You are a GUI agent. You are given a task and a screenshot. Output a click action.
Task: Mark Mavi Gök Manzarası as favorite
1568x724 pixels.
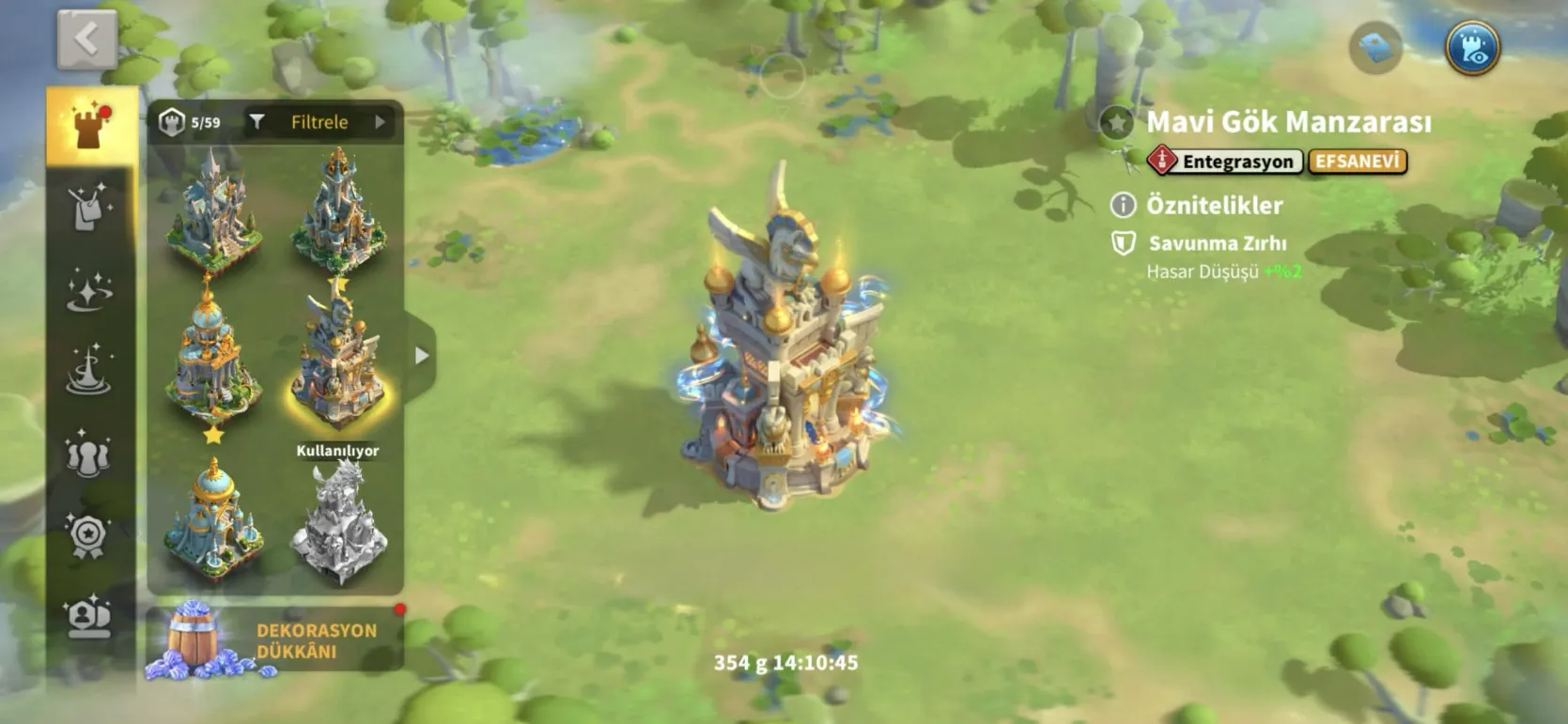pos(1117,123)
